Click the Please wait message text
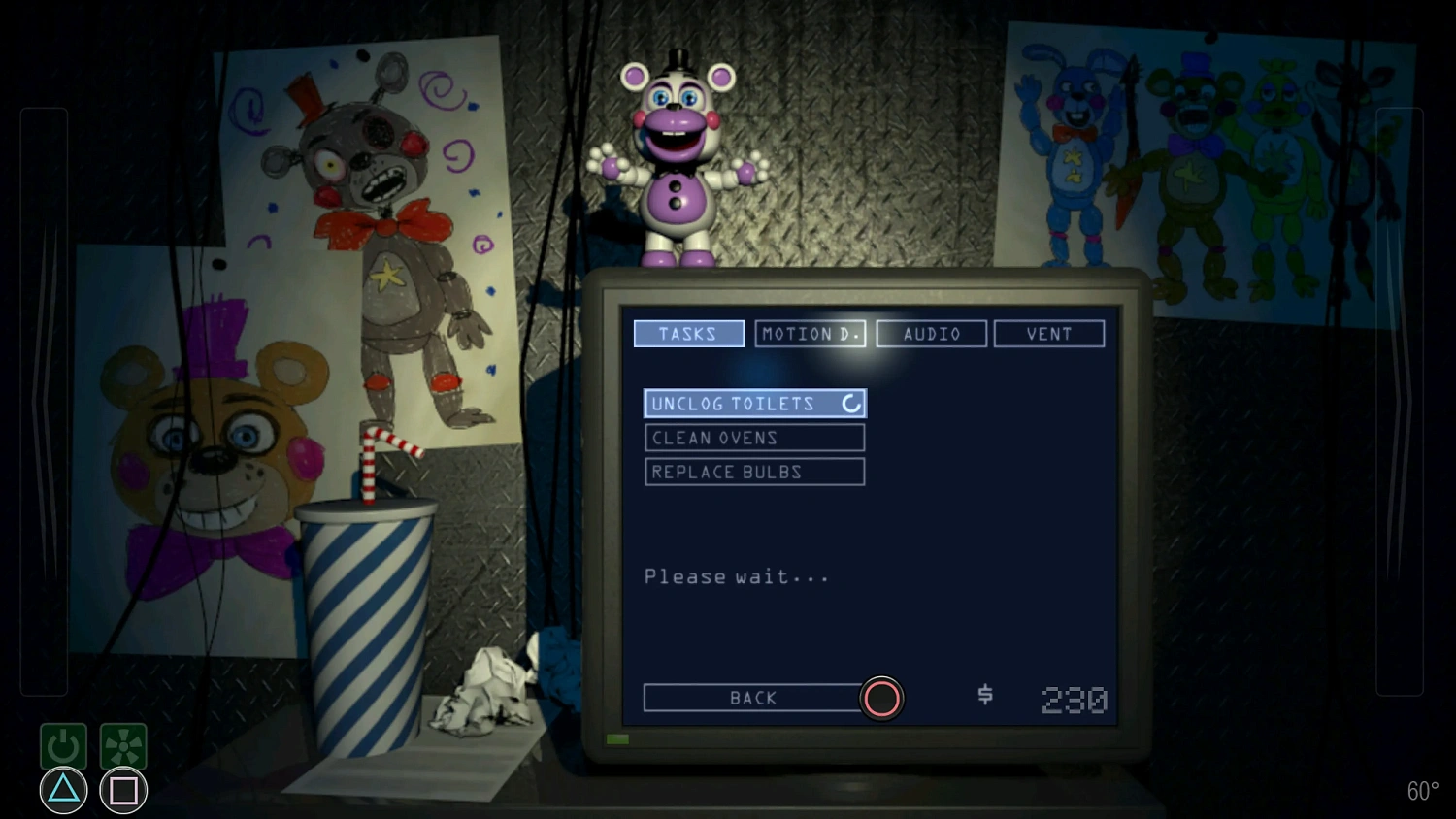This screenshot has width=1456, height=819. tap(735, 575)
